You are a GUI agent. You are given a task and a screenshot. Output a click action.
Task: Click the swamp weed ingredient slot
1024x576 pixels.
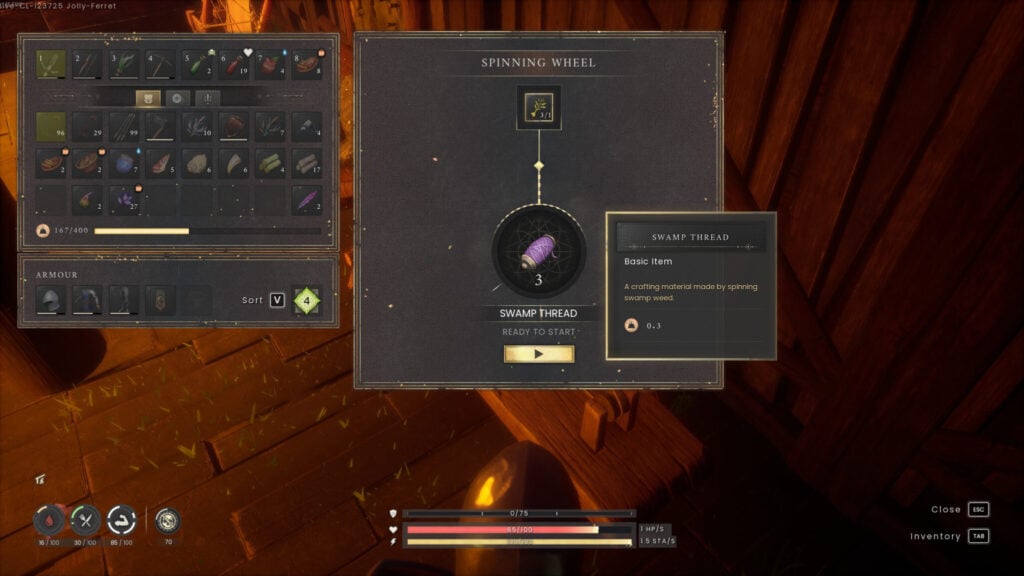coord(539,107)
